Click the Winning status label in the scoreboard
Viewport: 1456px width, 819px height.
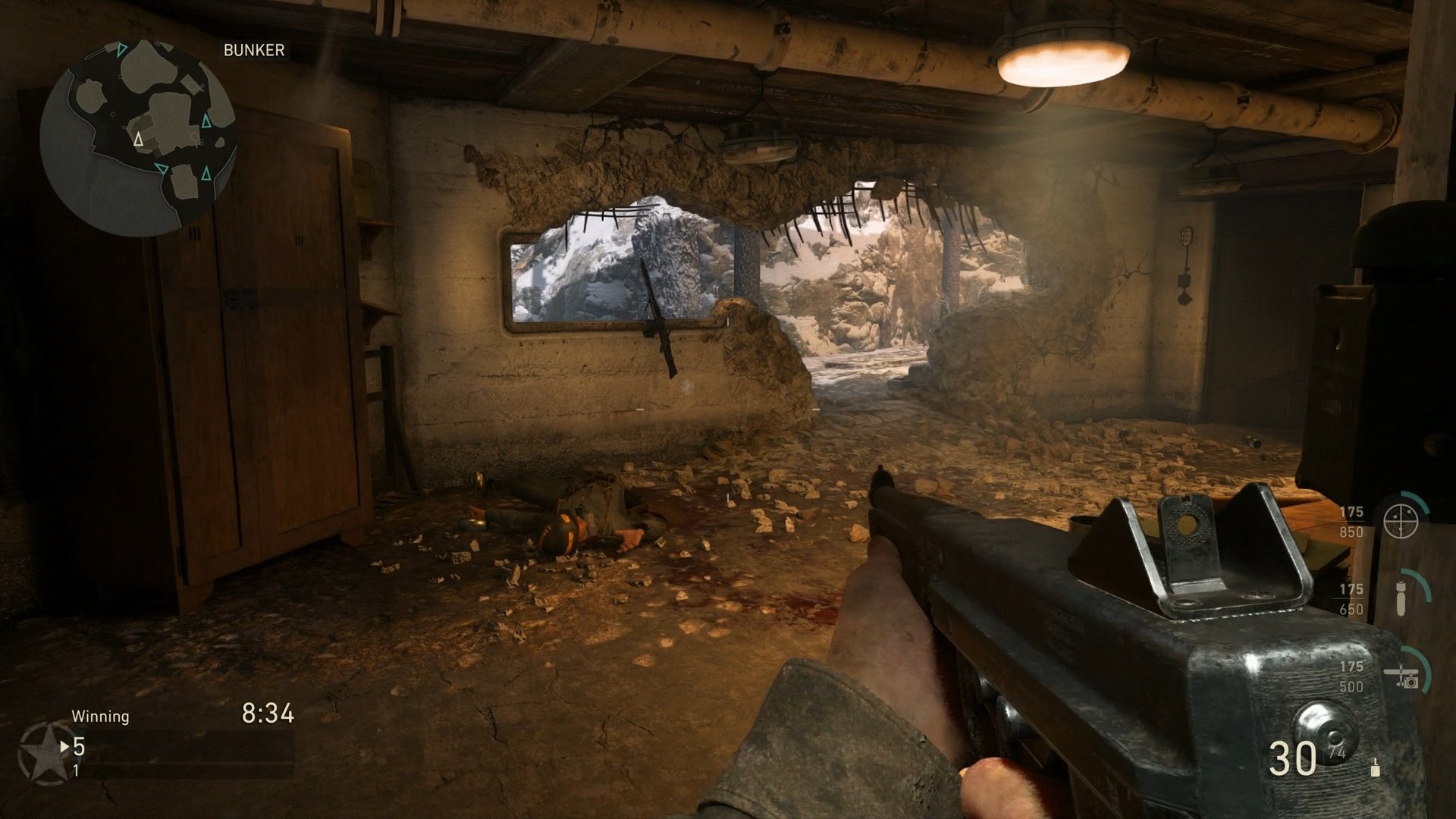[101, 714]
